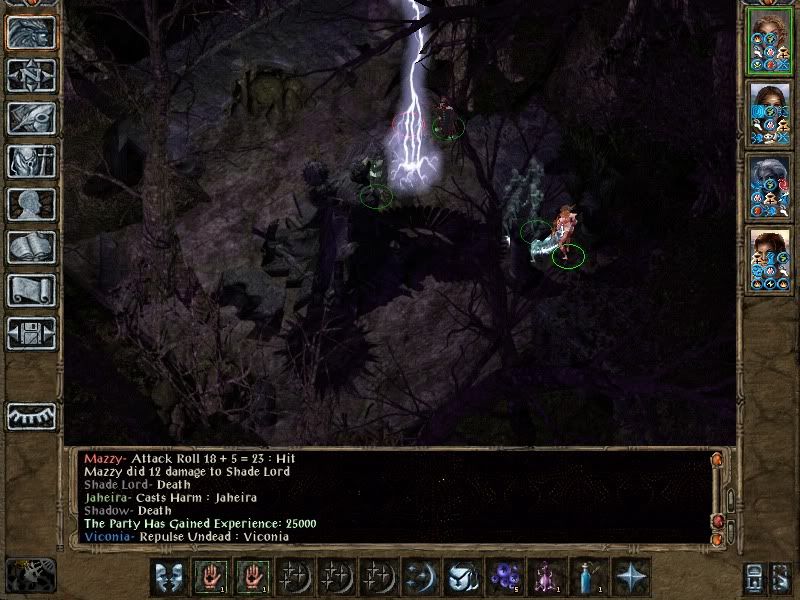Click the game clock in bottom-left corner
This screenshot has width=800, height=600.
[30, 575]
